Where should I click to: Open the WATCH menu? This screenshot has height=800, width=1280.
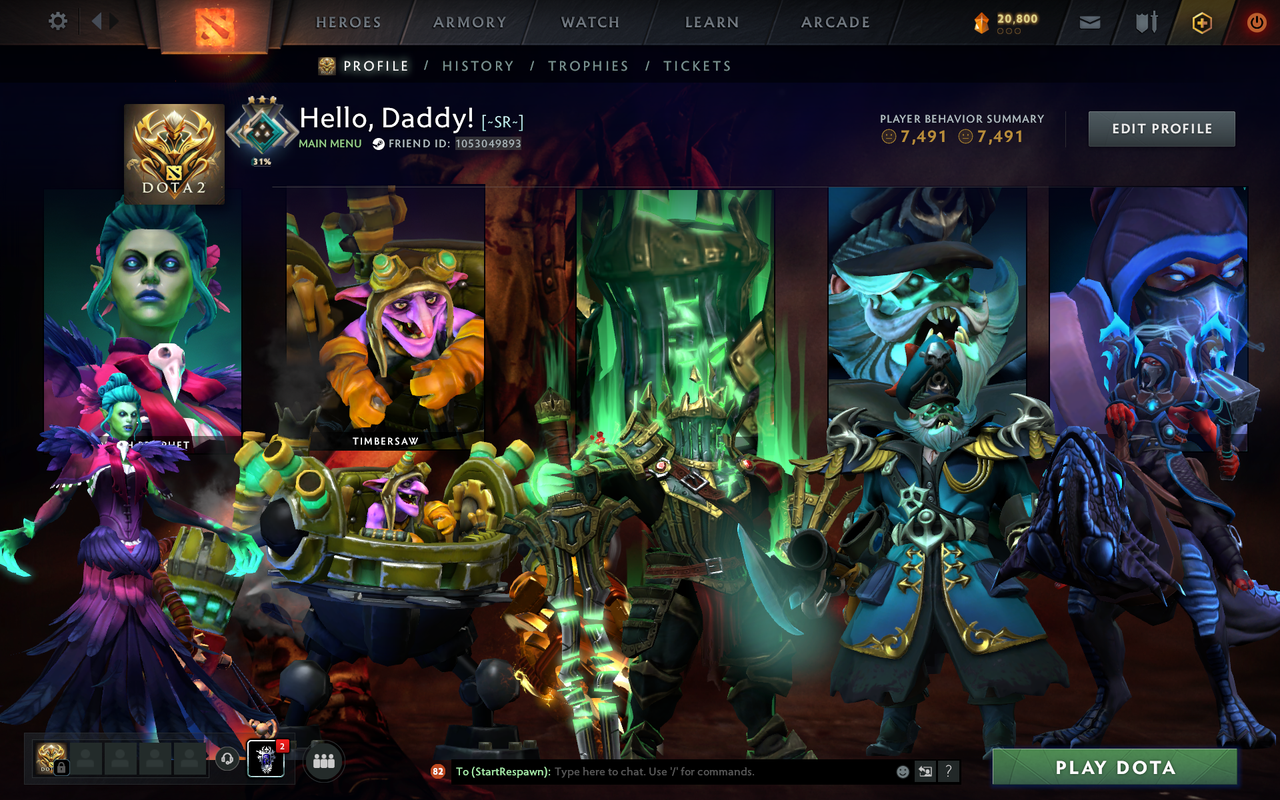pyautogui.click(x=589, y=22)
